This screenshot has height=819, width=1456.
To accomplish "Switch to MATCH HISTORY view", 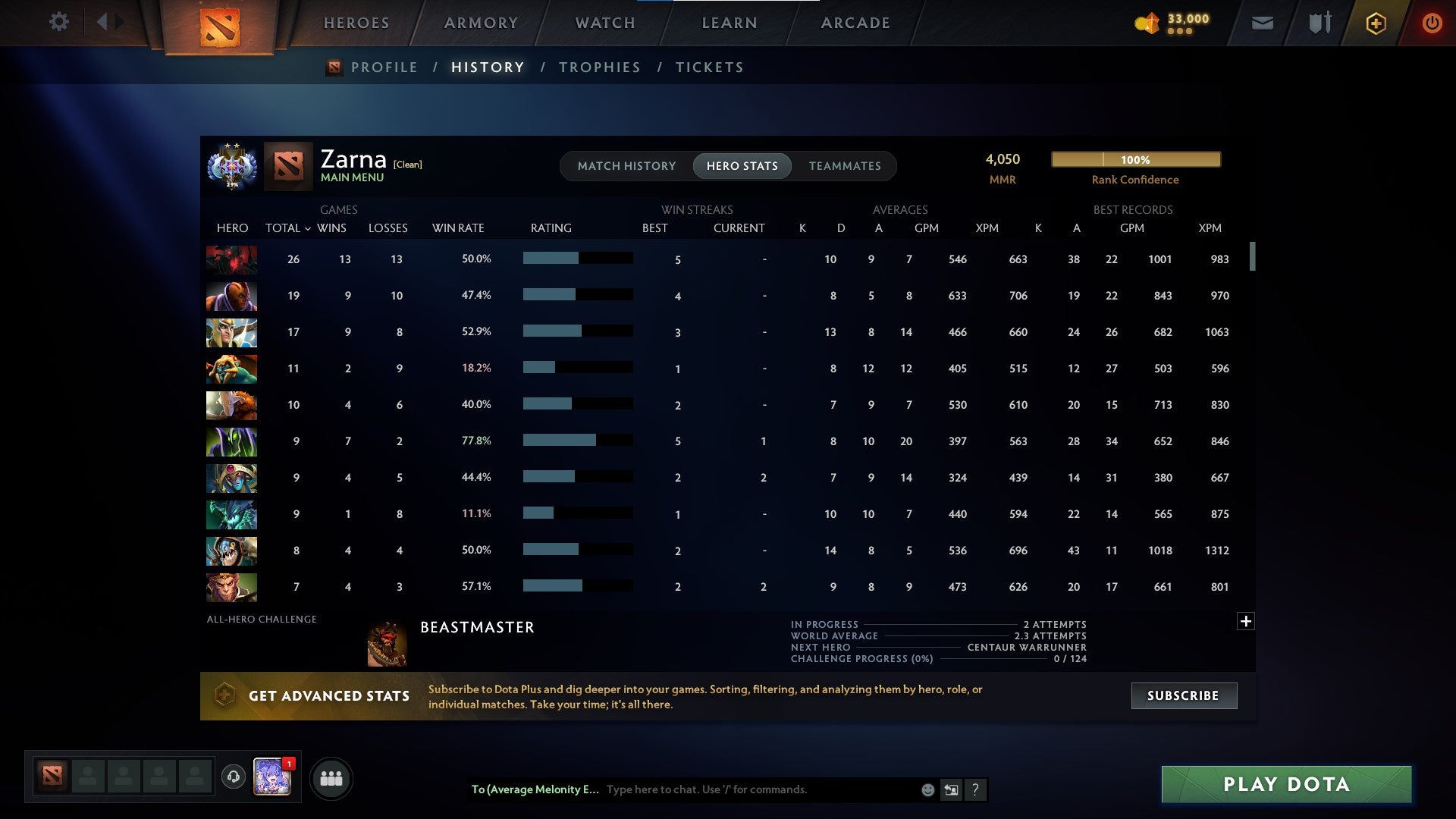I will (x=626, y=165).
